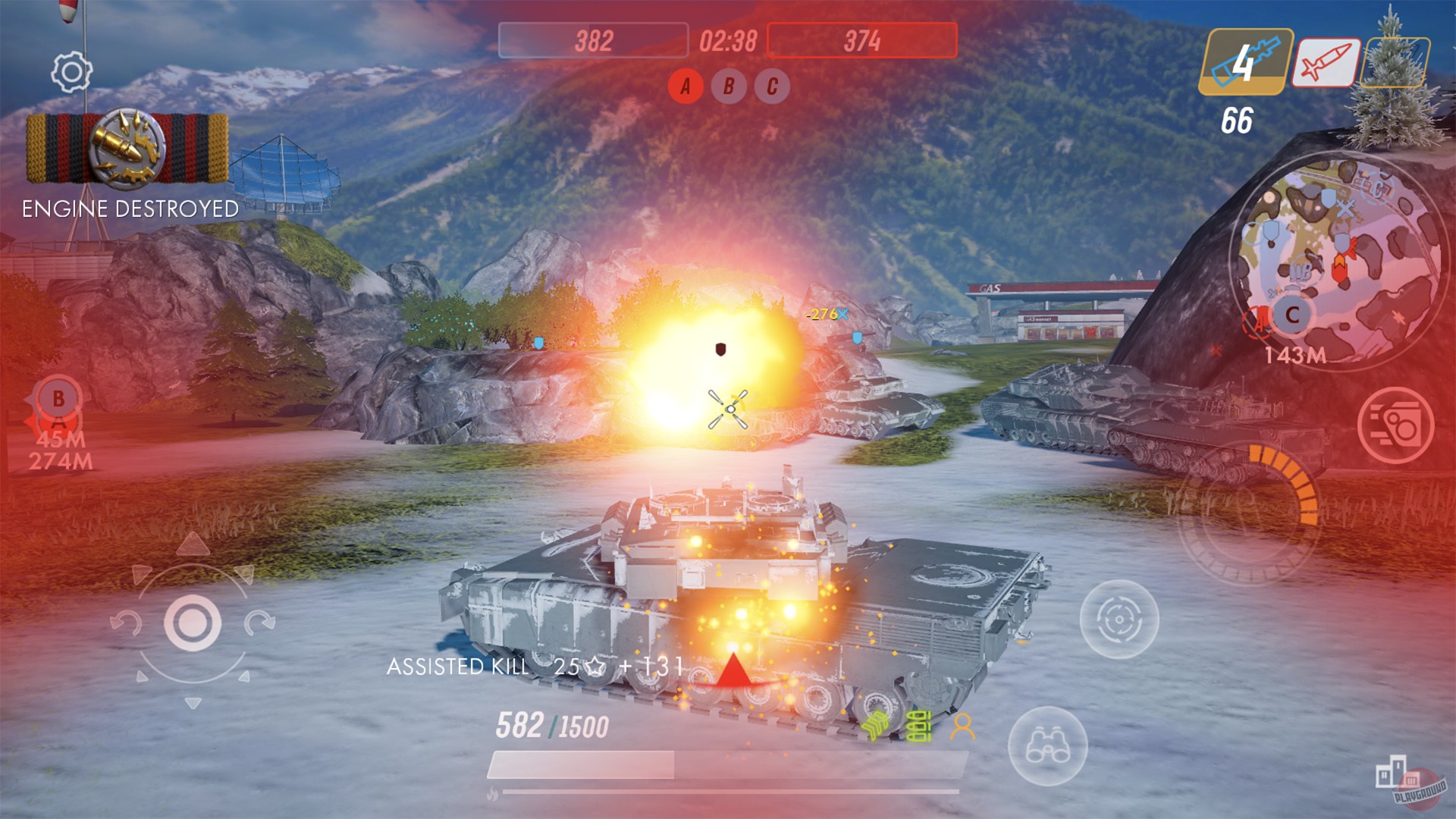The image size is (1456, 819).
Task: Use the orange crew member consumable icon
Action: tap(964, 726)
